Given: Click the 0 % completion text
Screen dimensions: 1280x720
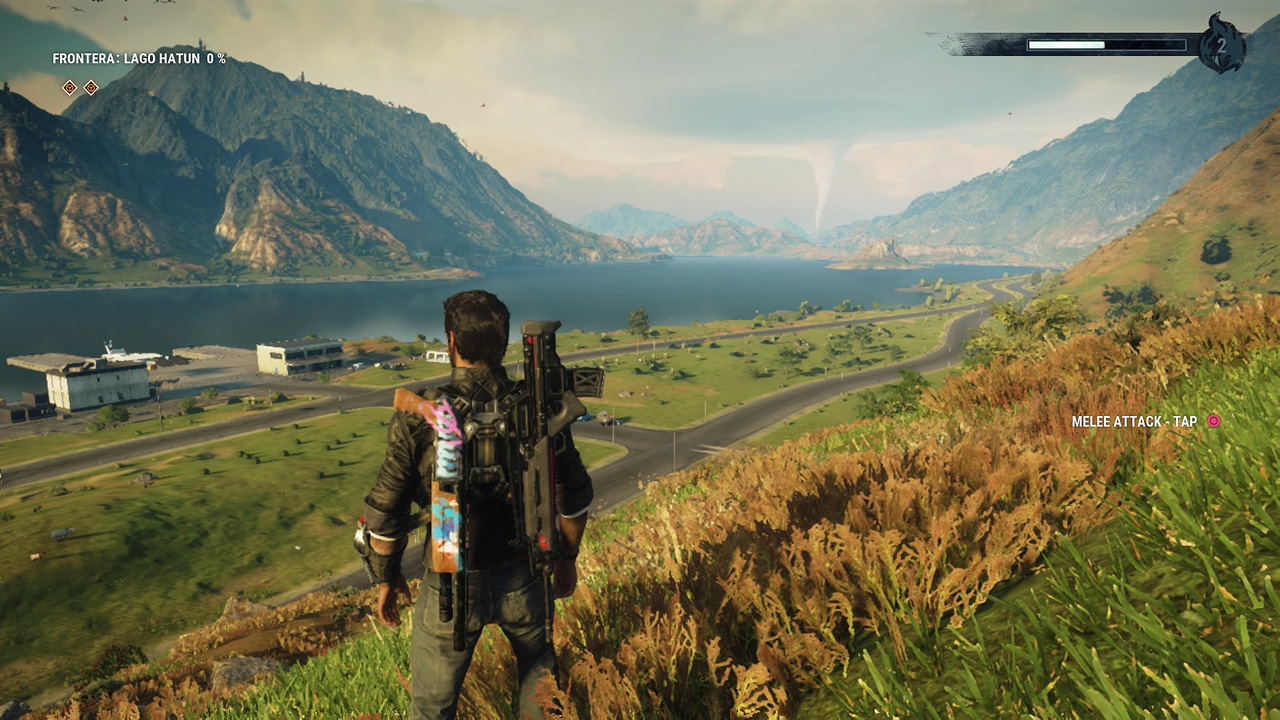Looking at the screenshot, I should coord(214,58).
